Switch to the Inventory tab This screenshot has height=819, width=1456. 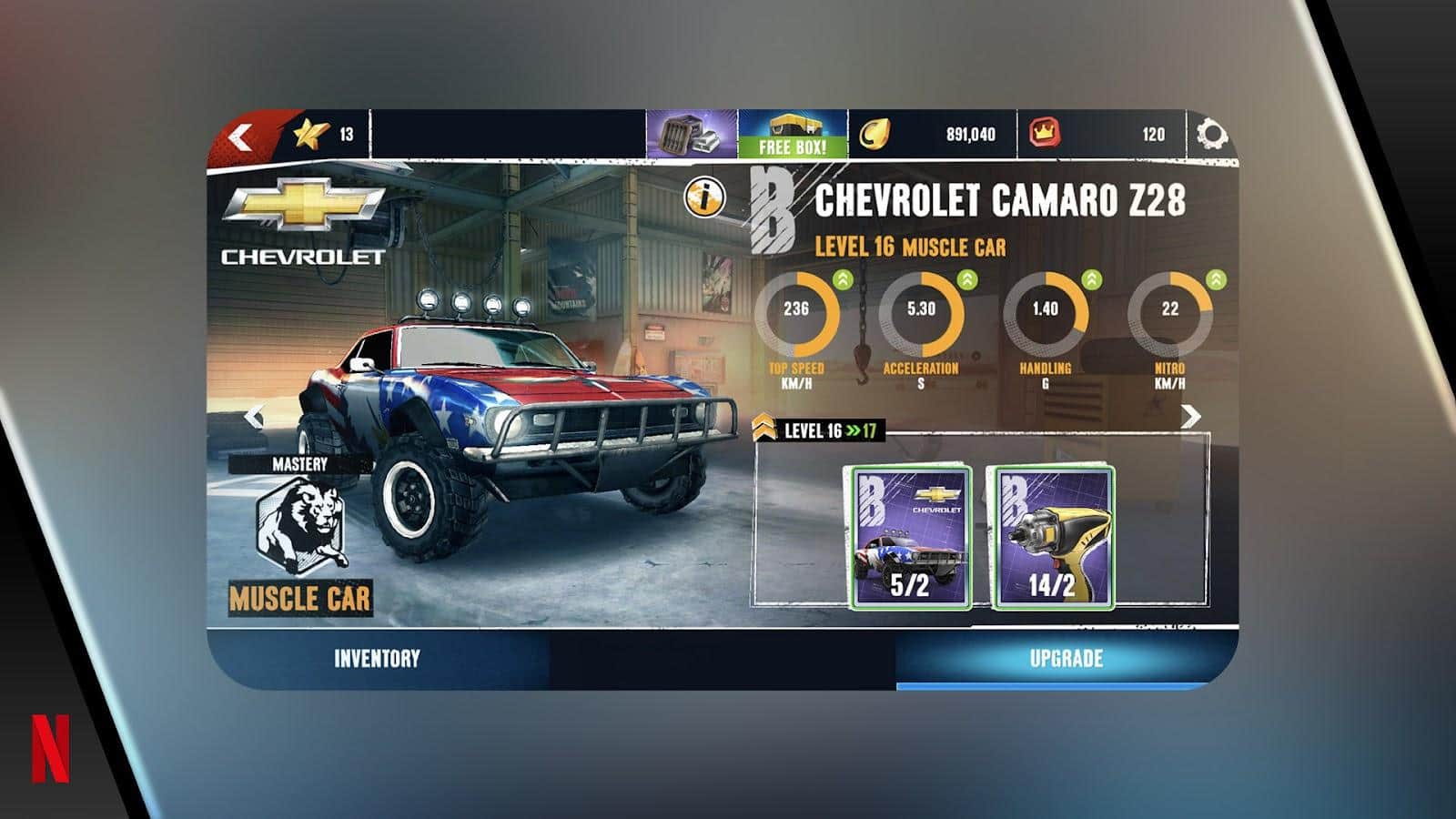[377, 659]
